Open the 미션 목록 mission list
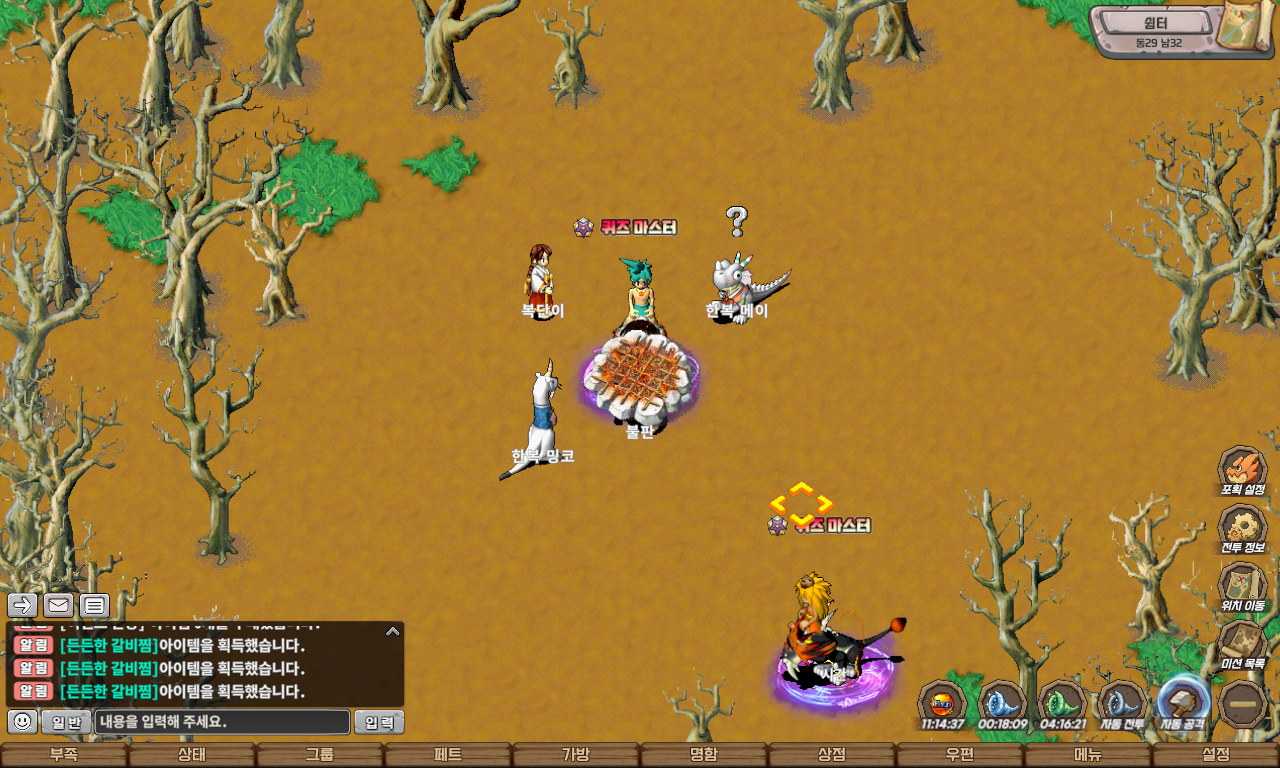The width and height of the screenshot is (1280, 768). (1242, 645)
